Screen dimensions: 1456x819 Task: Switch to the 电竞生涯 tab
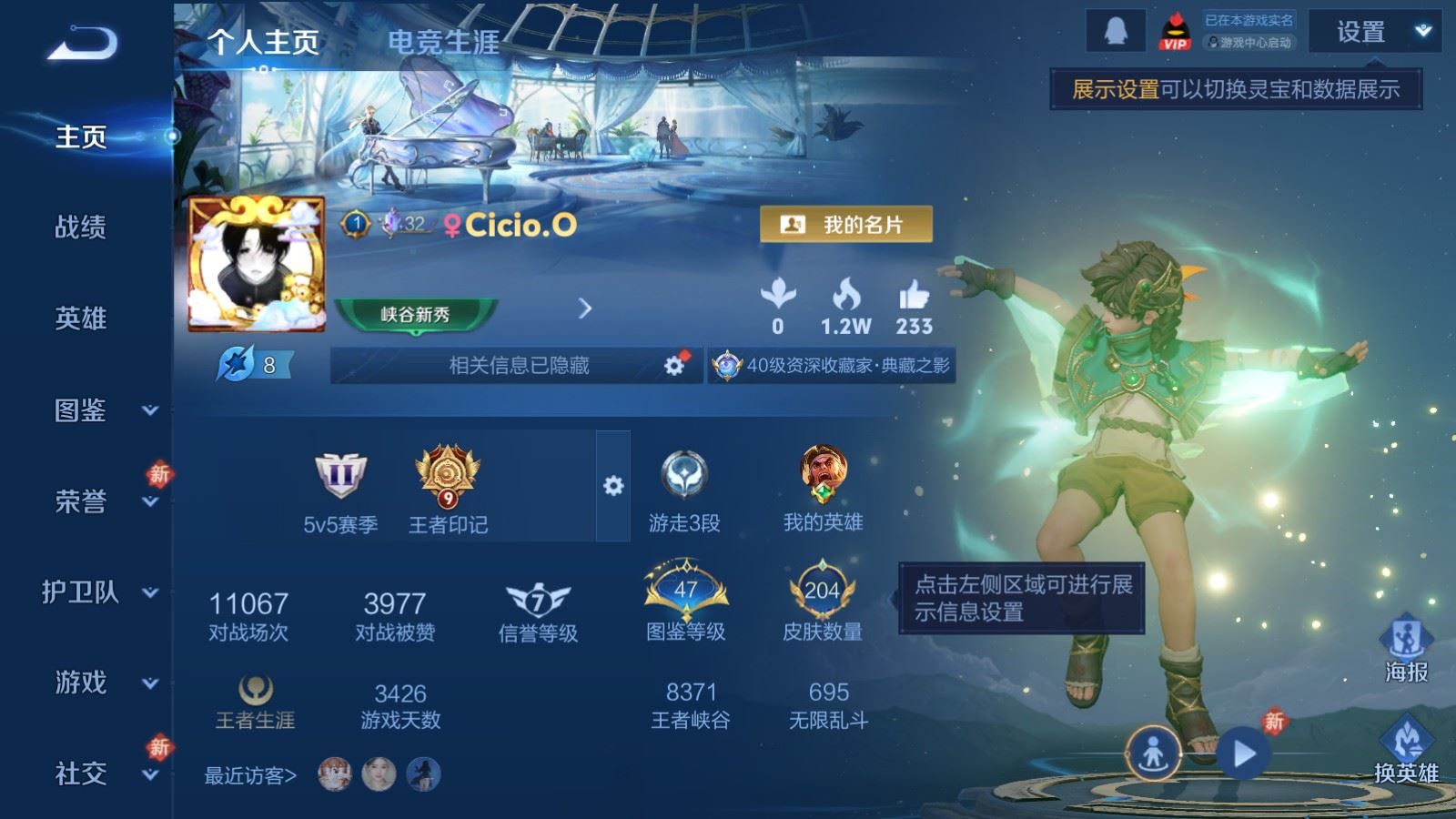point(443,42)
